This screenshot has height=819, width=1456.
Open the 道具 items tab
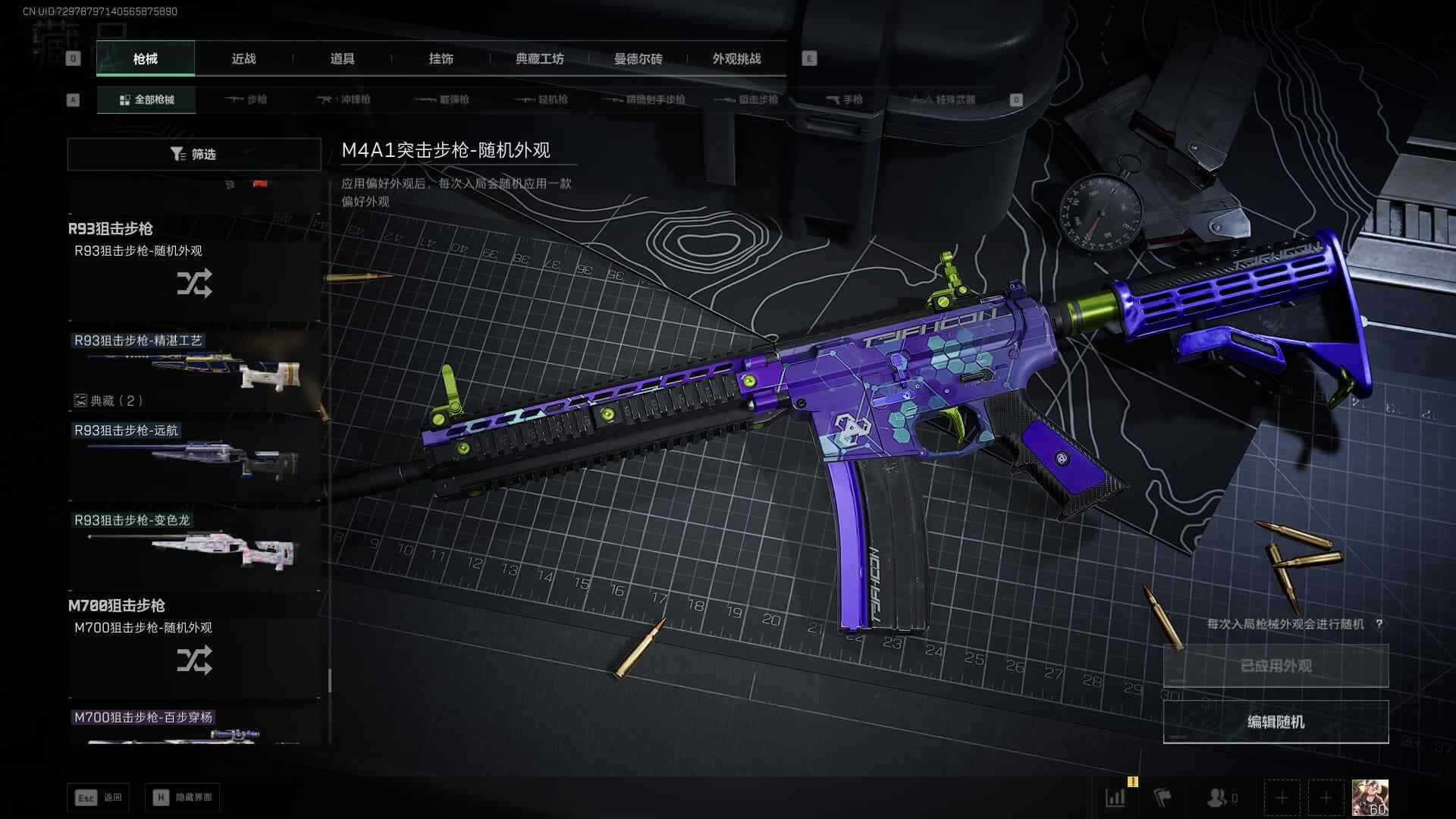point(342,59)
